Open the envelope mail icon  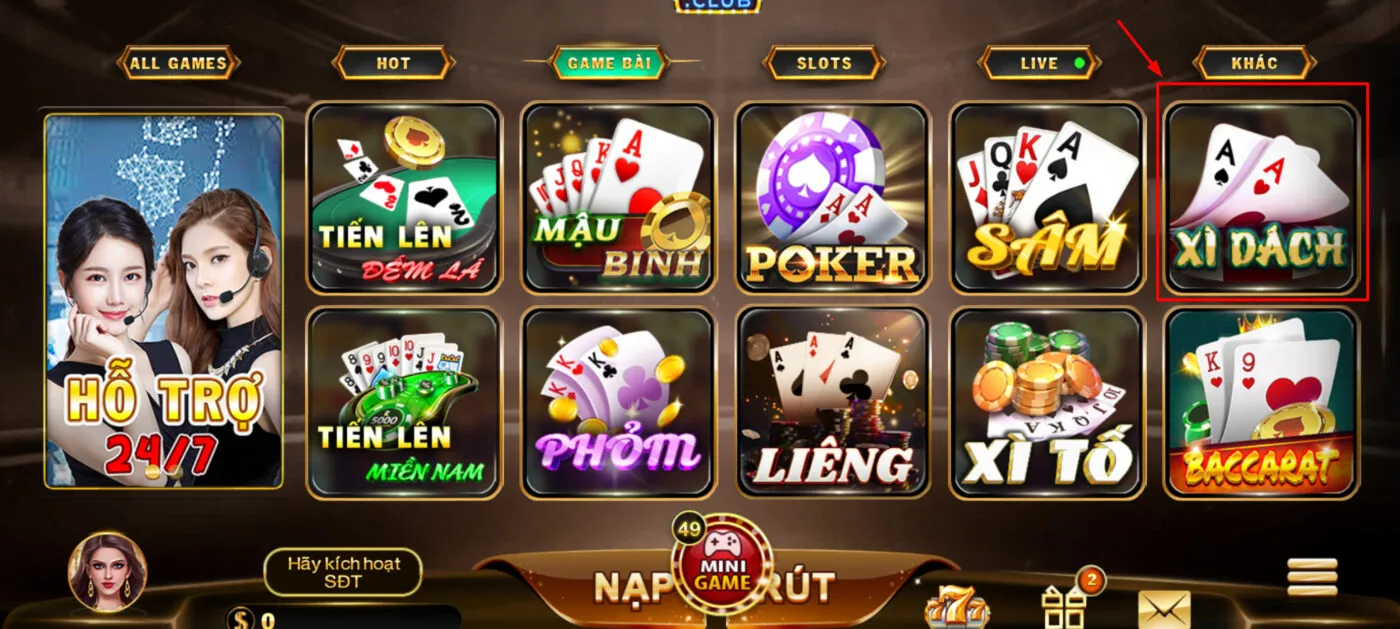(1164, 608)
